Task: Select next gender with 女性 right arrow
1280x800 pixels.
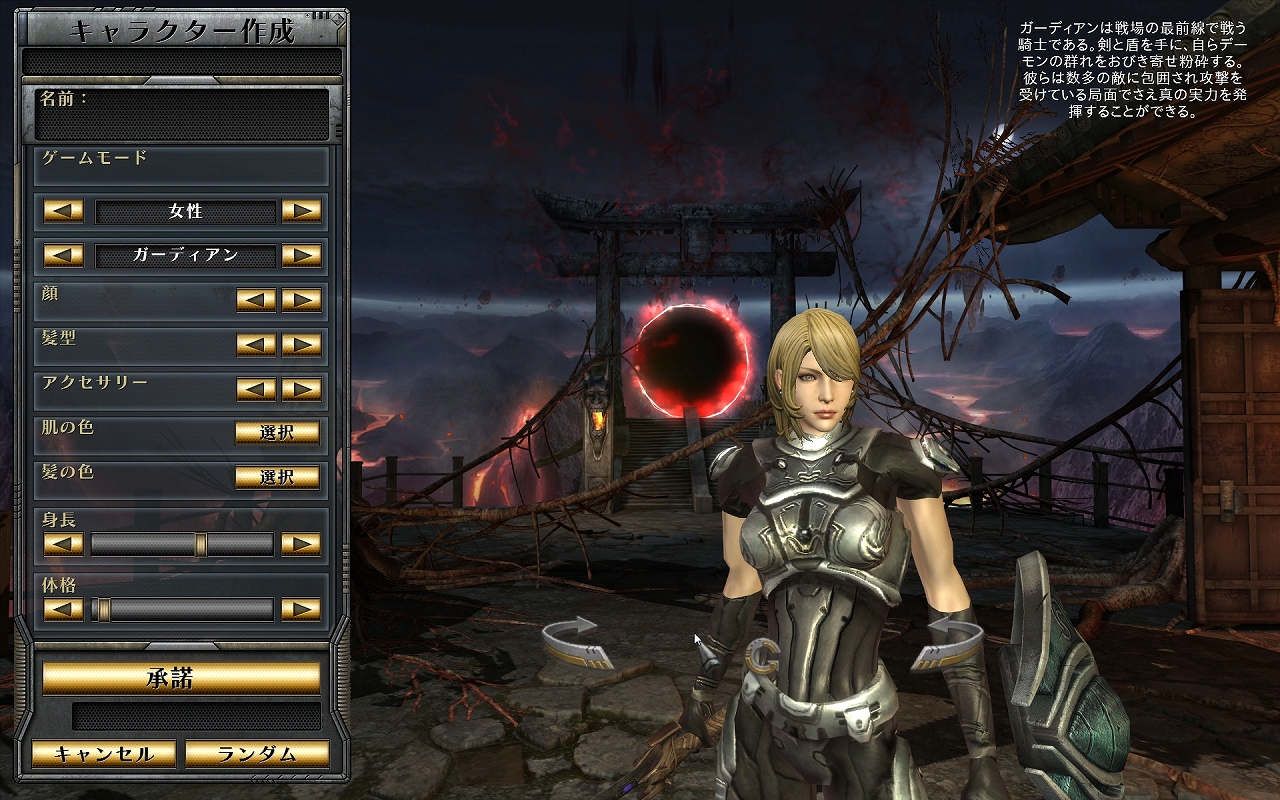Action: click(x=301, y=211)
